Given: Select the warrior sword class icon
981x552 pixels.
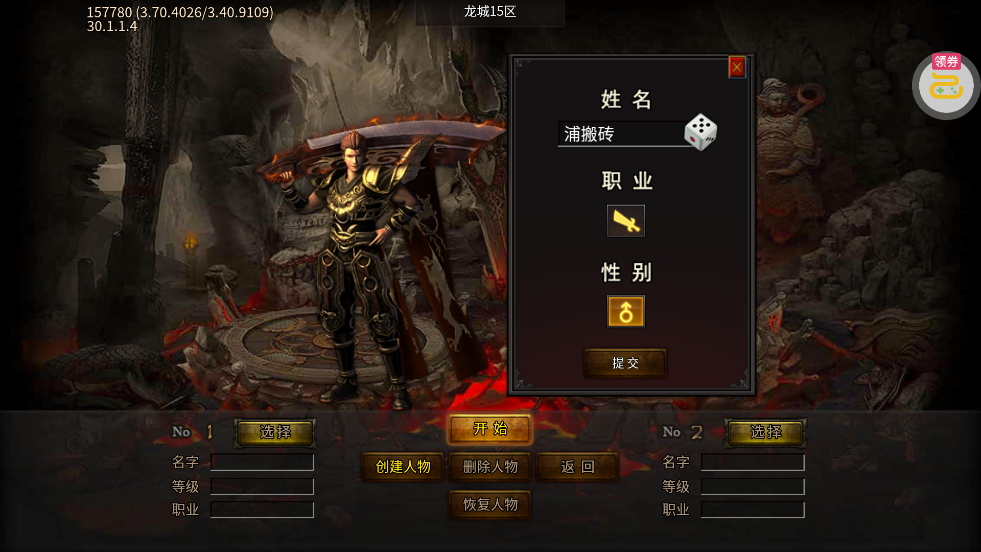Looking at the screenshot, I should (x=626, y=220).
